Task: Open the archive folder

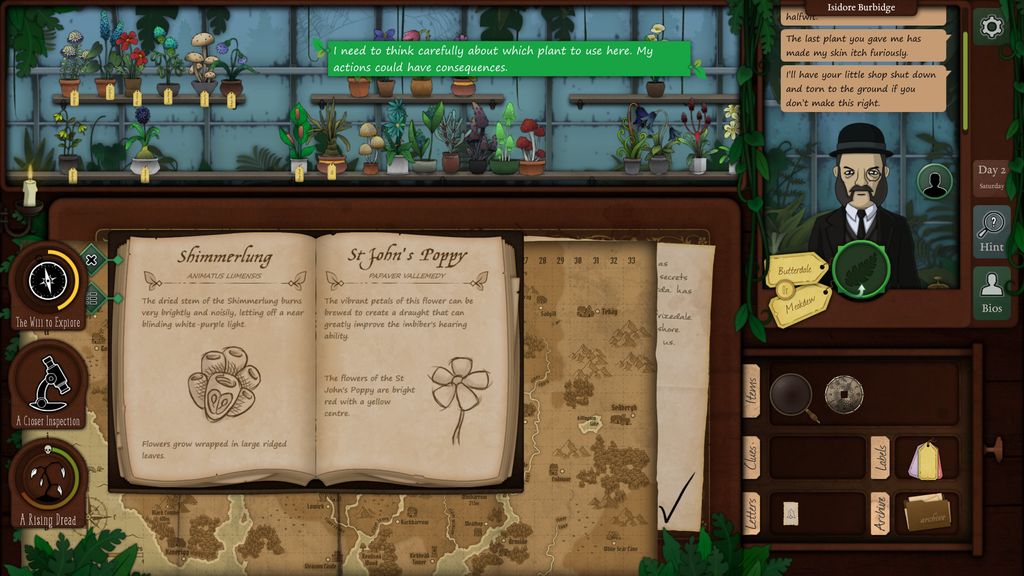Action: tap(927, 514)
